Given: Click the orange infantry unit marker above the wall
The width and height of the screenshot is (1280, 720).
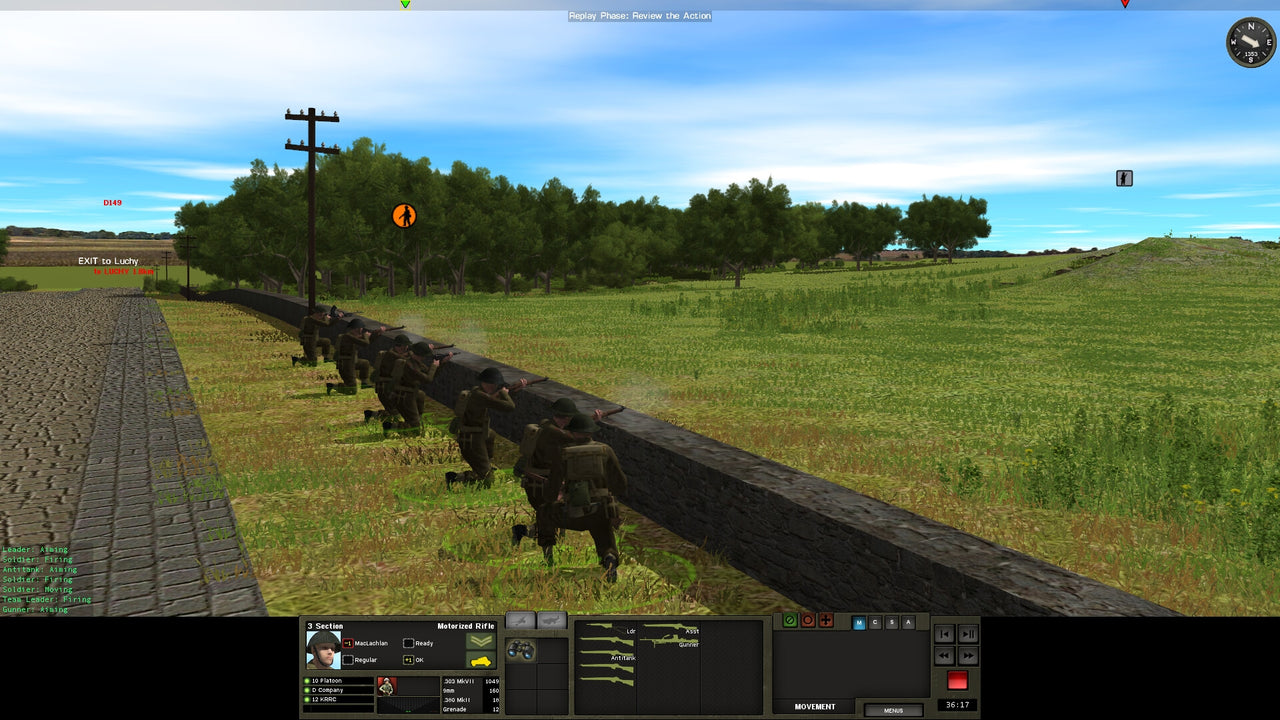Looking at the screenshot, I should coord(404,214).
